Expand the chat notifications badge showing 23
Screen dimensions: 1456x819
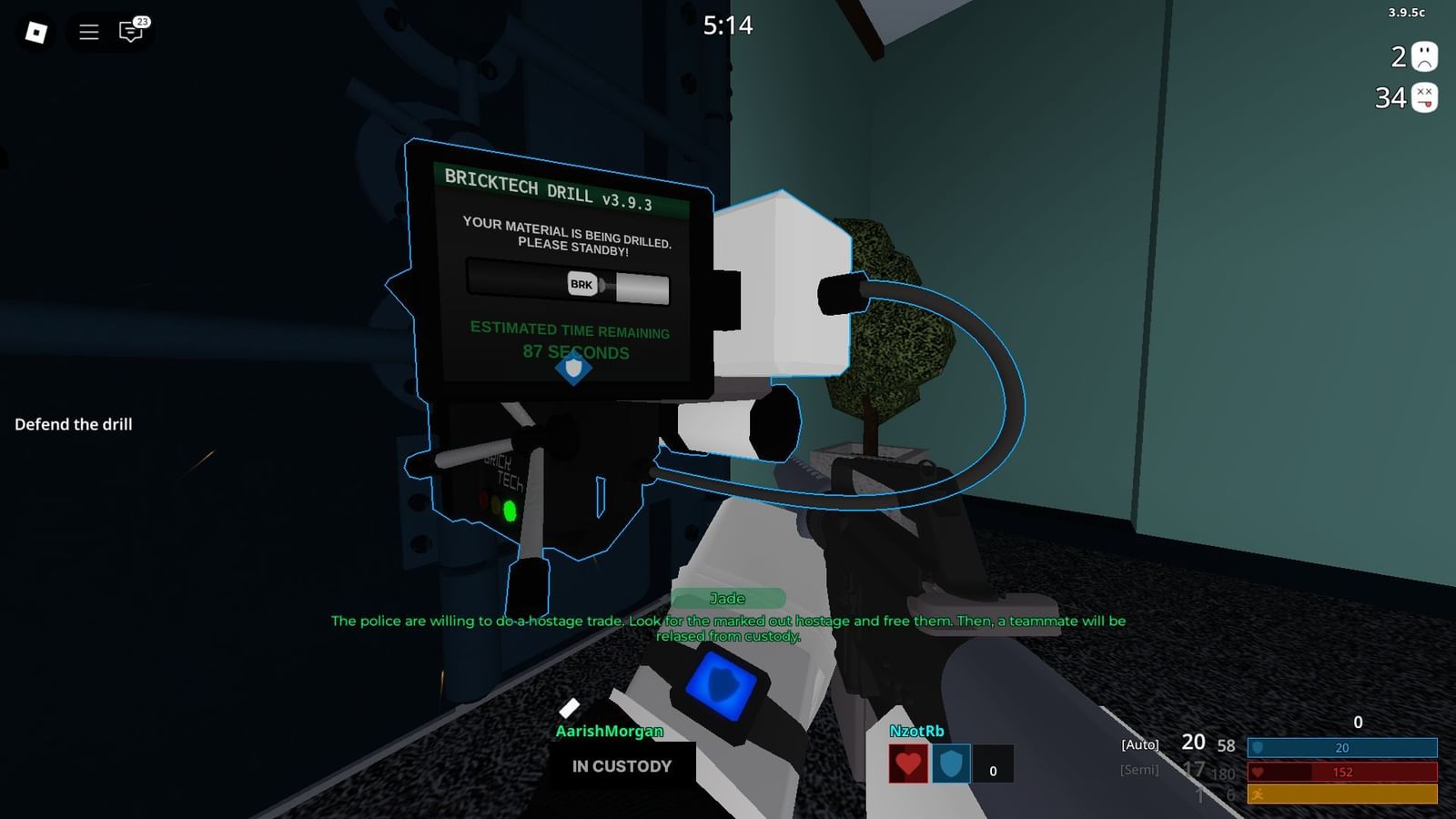coord(142,20)
